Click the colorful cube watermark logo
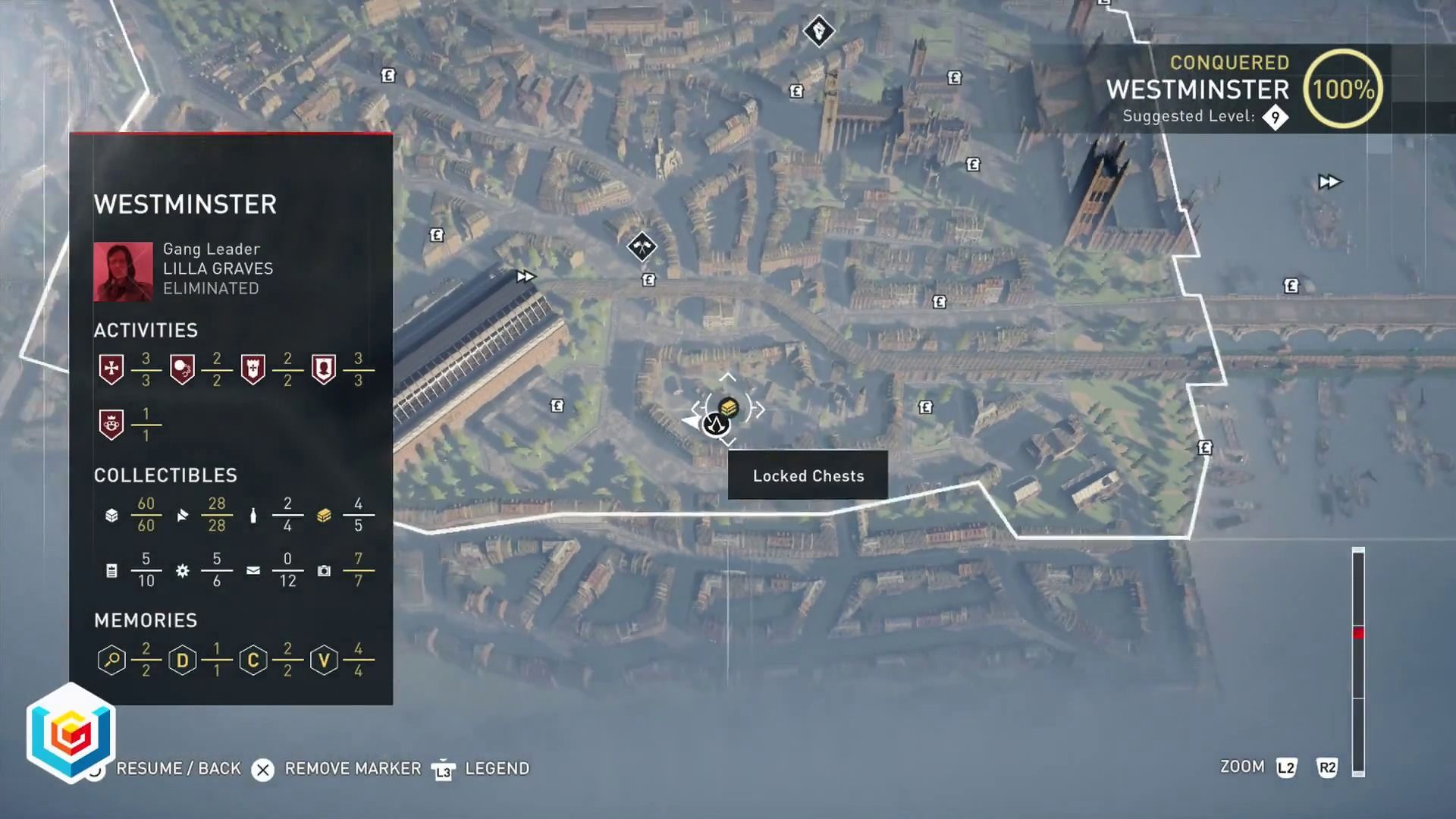Viewport: 1456px width, 819px height. click(71, 733)
